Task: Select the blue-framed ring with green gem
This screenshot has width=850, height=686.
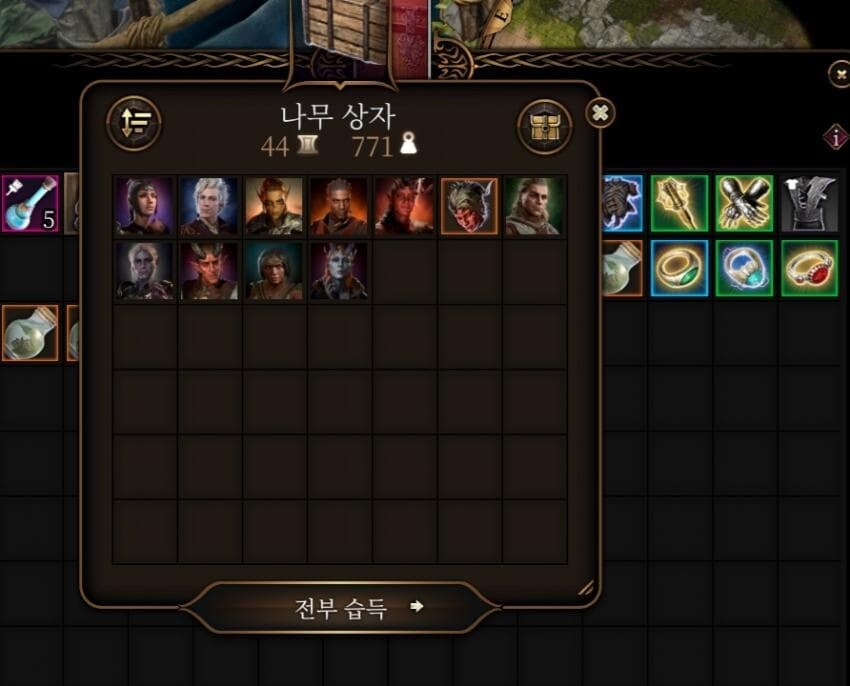Action: 679,268
